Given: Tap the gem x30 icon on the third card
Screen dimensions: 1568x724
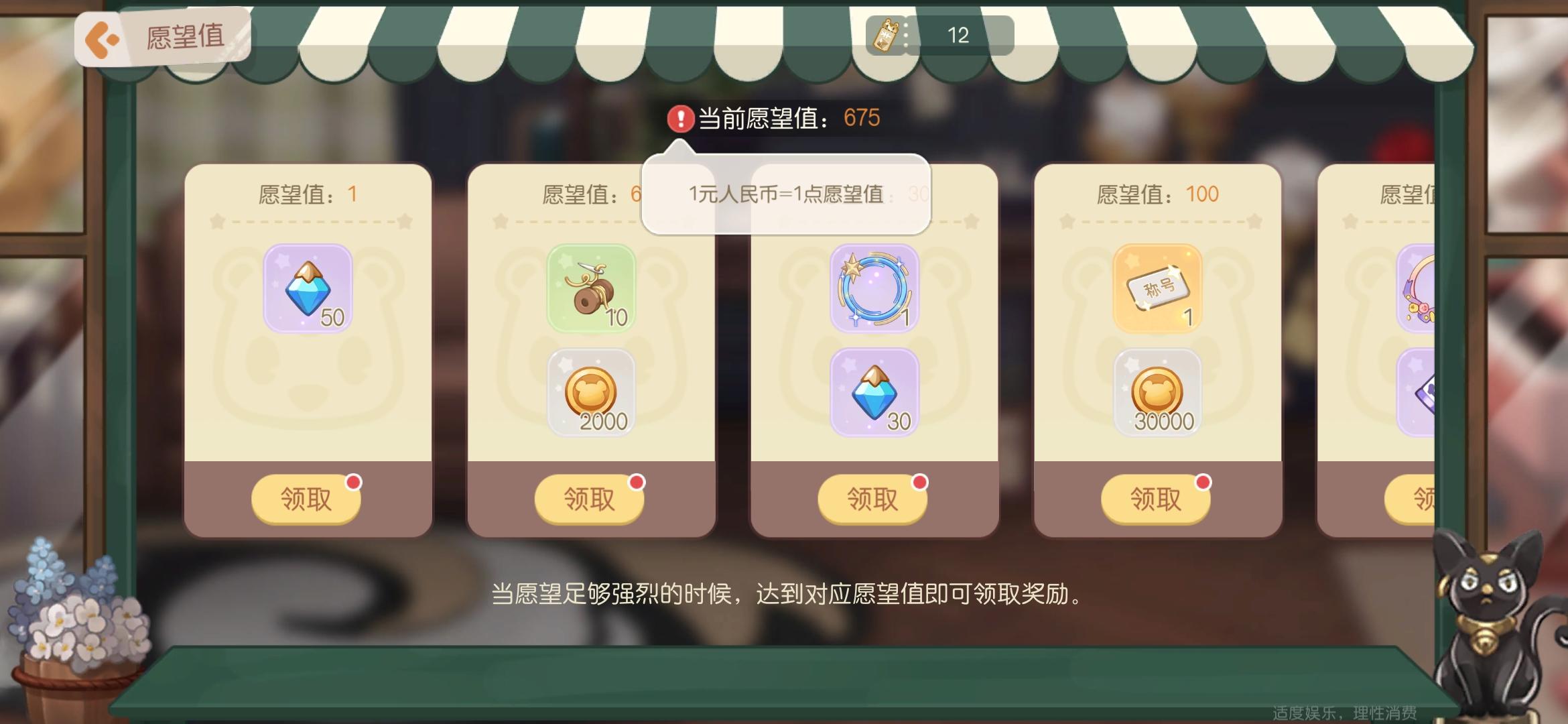Looking at the screenshot, I should coord(874,393).
